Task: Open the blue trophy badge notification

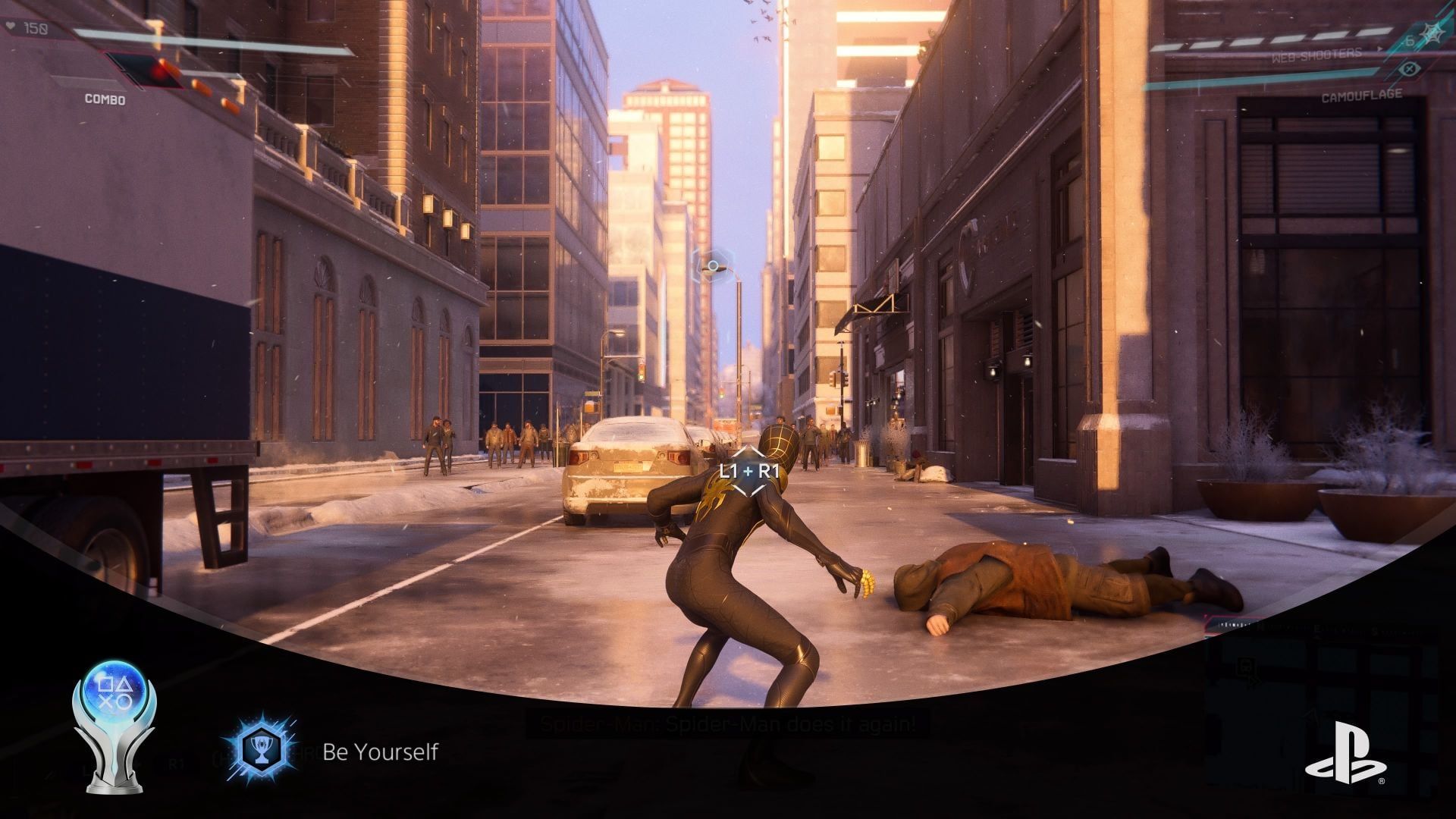Action: coord(259,752)
